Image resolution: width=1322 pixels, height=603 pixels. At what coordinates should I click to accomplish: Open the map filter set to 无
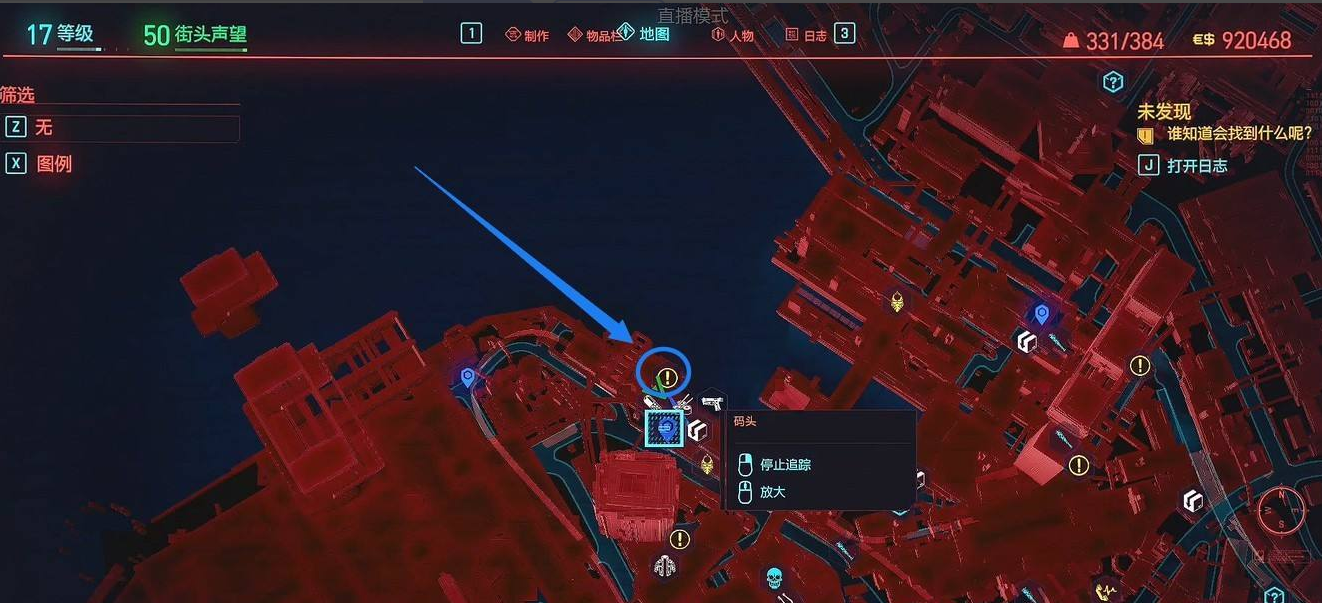pos(122,128)
